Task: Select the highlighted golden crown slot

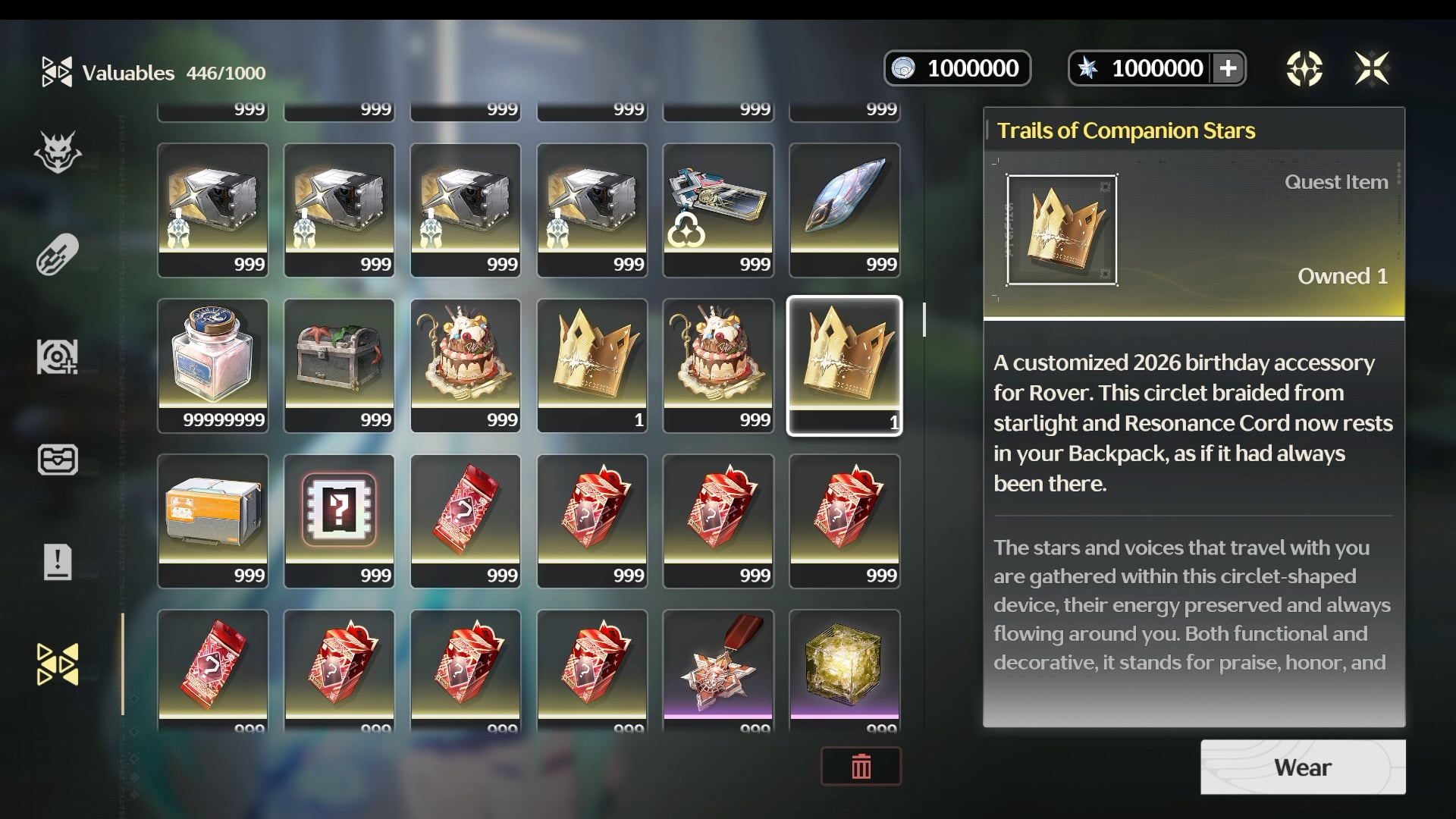Action: coord(845,365)
